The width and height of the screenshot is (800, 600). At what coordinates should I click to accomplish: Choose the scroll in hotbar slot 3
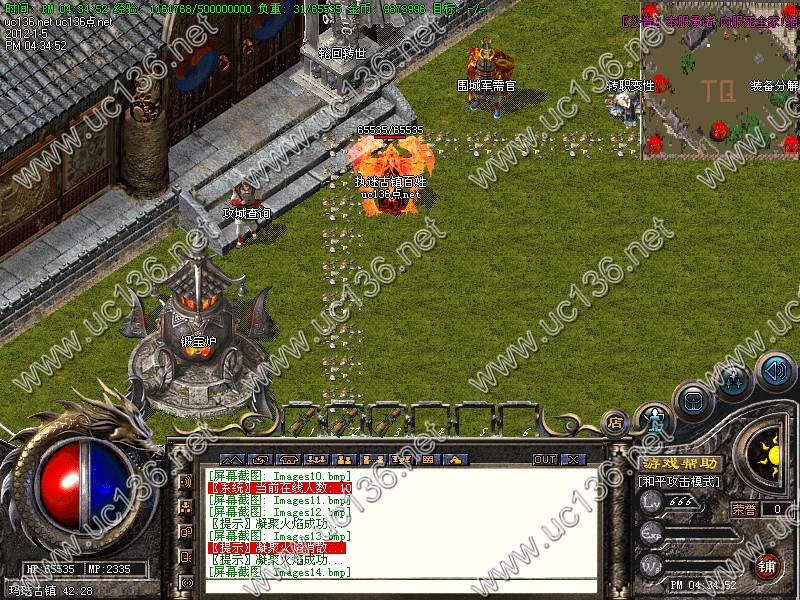[x=388, y=418]
